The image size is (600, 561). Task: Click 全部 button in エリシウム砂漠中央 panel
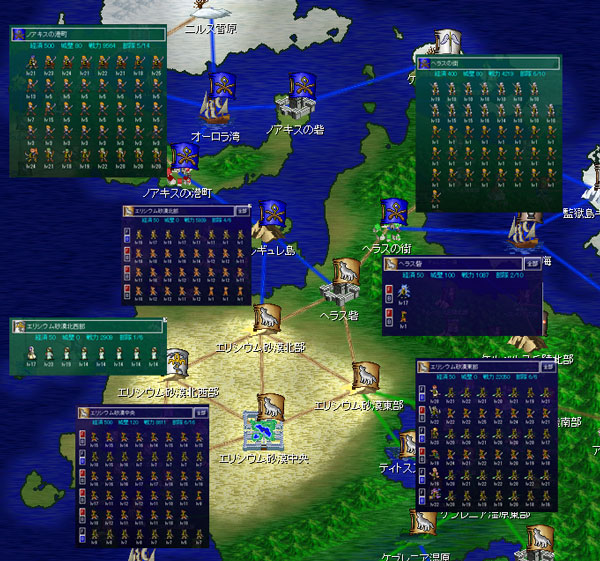(x=200, y=411)
